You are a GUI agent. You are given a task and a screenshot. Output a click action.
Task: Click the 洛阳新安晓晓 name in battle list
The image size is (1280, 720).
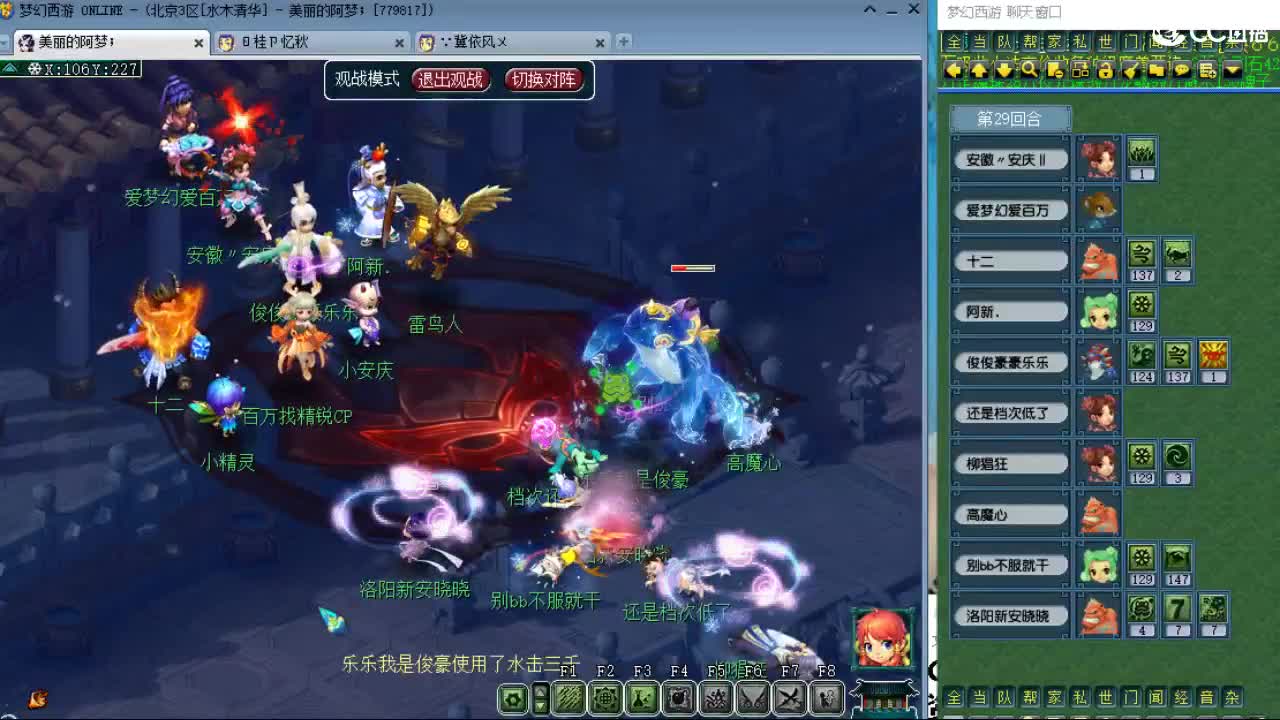1010,615
